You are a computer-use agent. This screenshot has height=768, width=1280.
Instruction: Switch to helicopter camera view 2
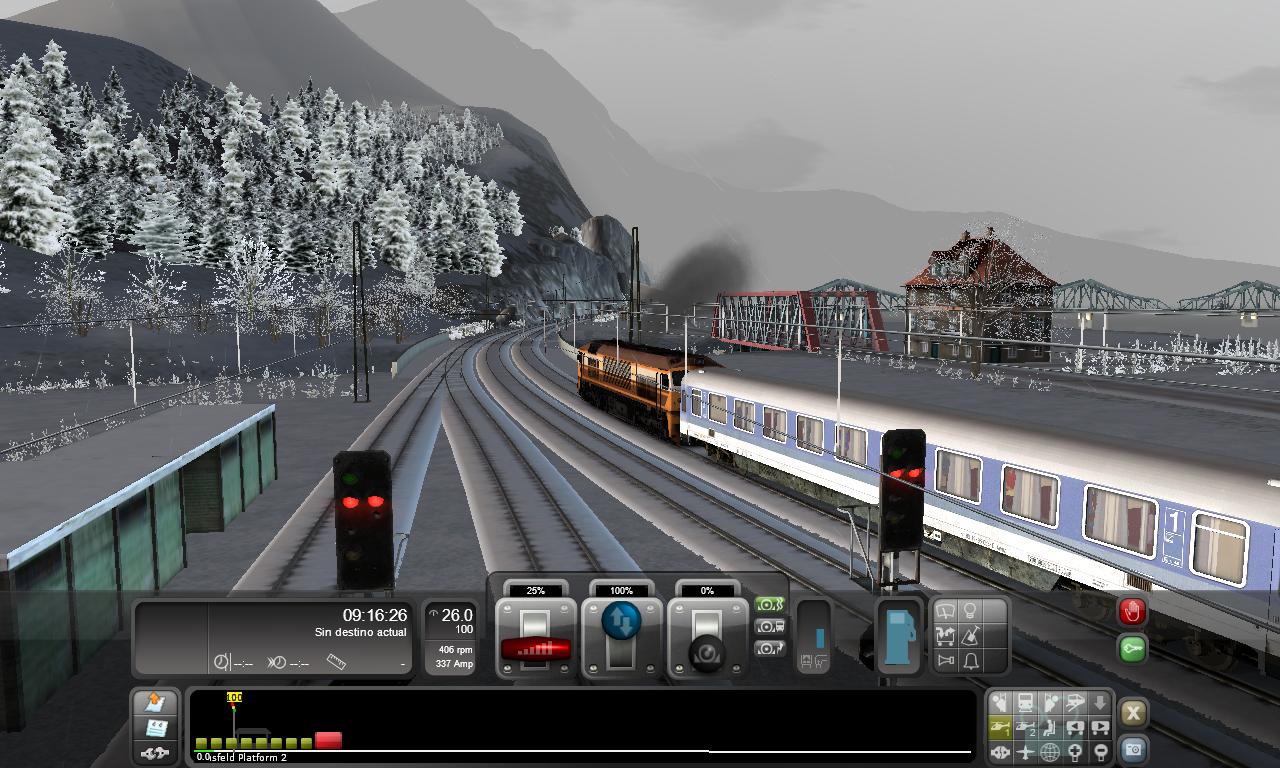[x=1025, y=728]
